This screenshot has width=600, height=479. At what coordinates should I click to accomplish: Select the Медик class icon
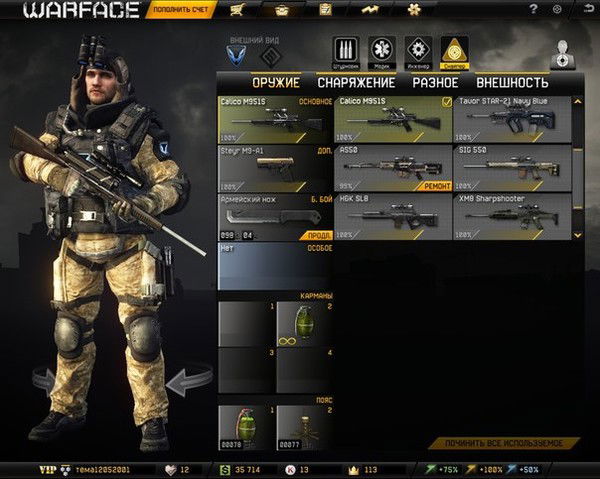click(x=382, y=50)
